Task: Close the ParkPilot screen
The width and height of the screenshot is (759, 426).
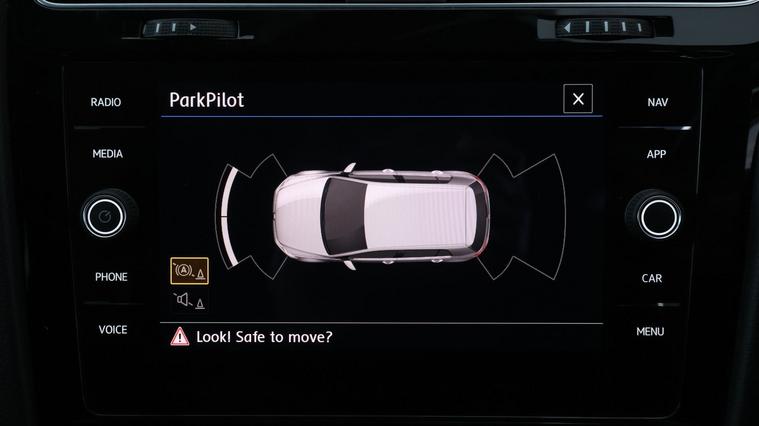Action: [x=578, y=99]
